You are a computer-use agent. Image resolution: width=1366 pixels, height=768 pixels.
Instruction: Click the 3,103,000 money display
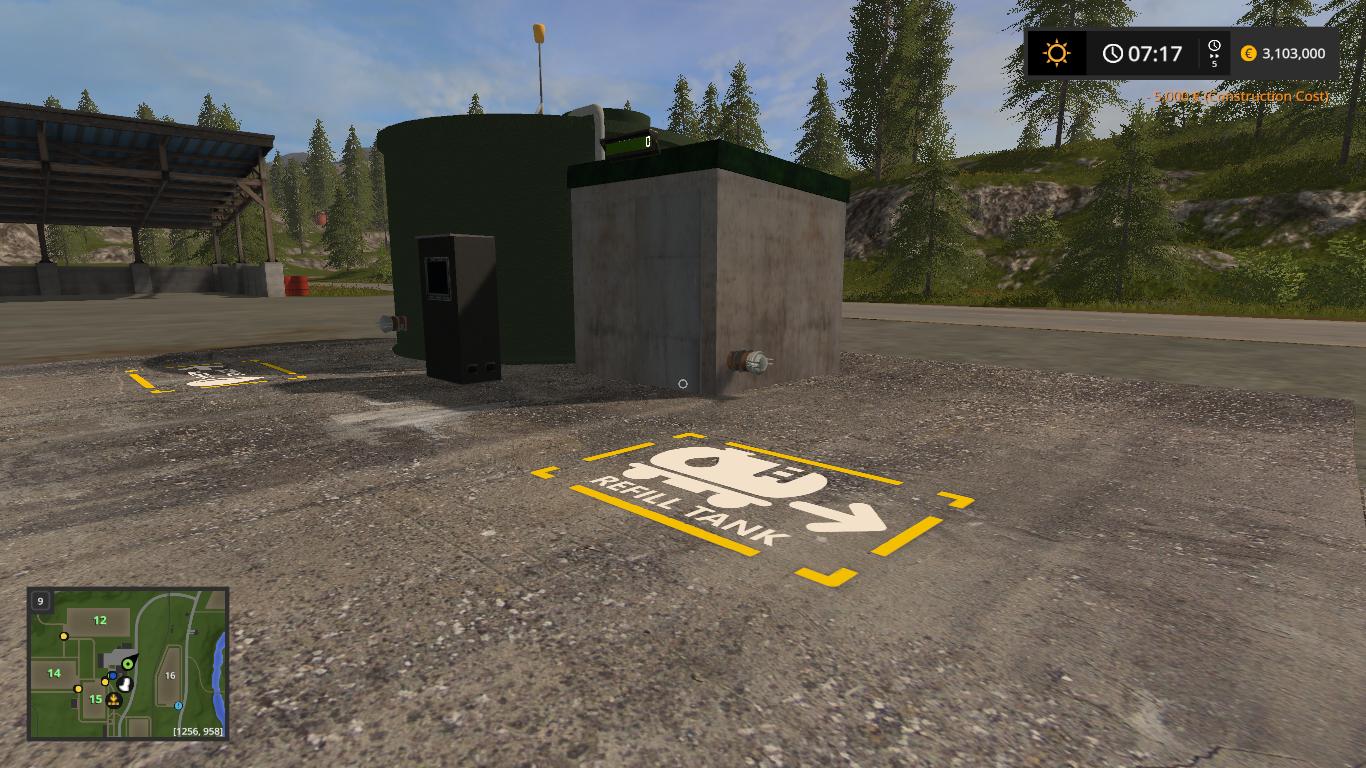[1295, 53]
